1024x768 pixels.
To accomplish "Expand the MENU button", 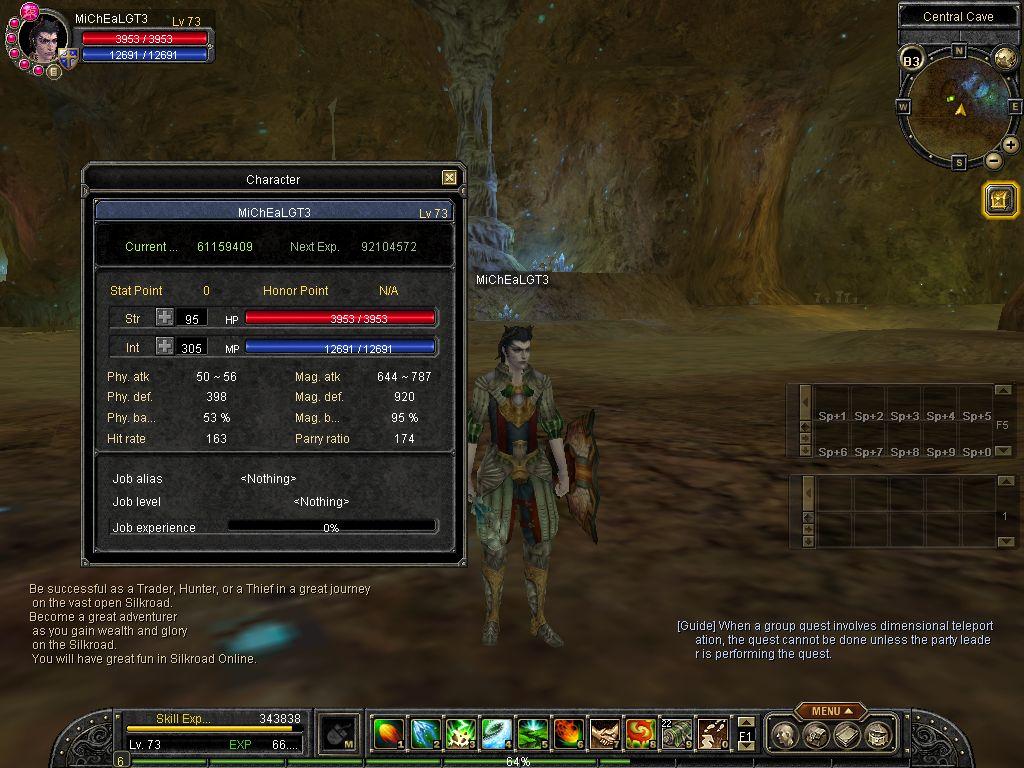I will [831, 711].
